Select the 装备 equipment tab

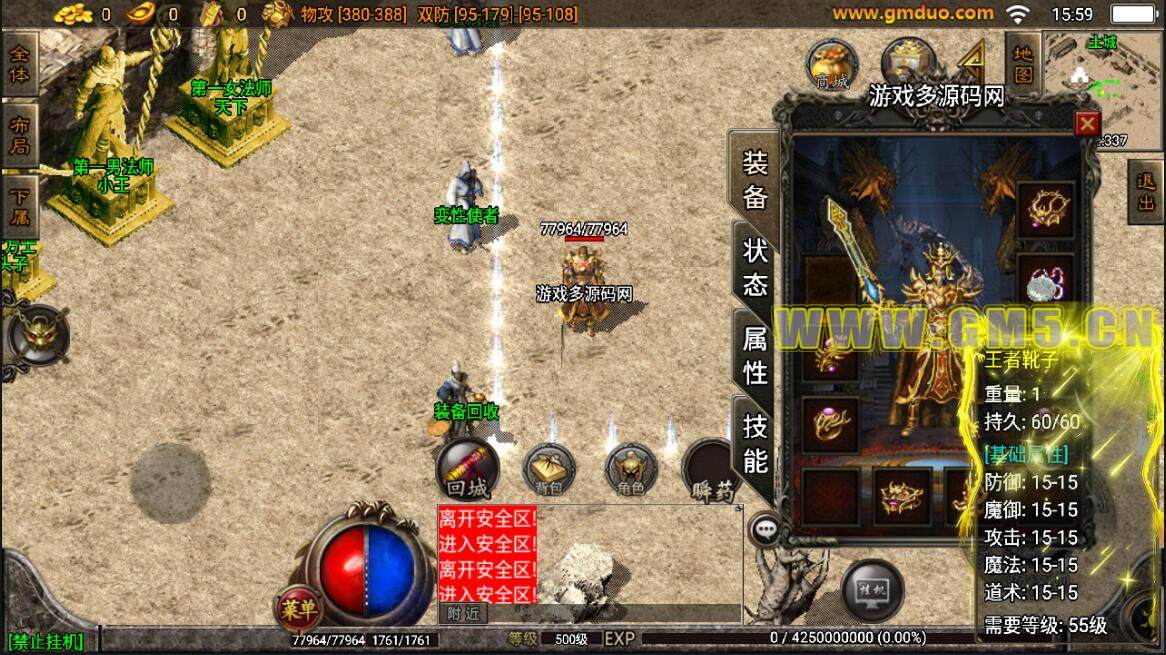point(755,178)
